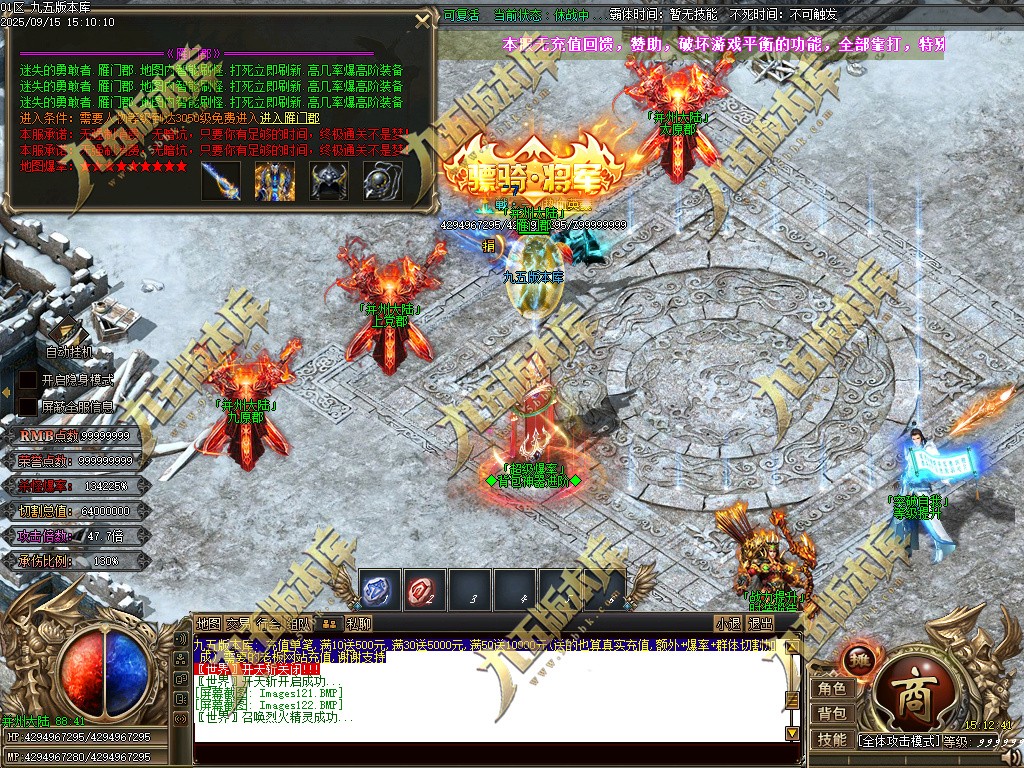The width and height of the screenshot is (1024, 768).
Task: Switch to the 私聊 chat tab
Action: coord(358,624)
